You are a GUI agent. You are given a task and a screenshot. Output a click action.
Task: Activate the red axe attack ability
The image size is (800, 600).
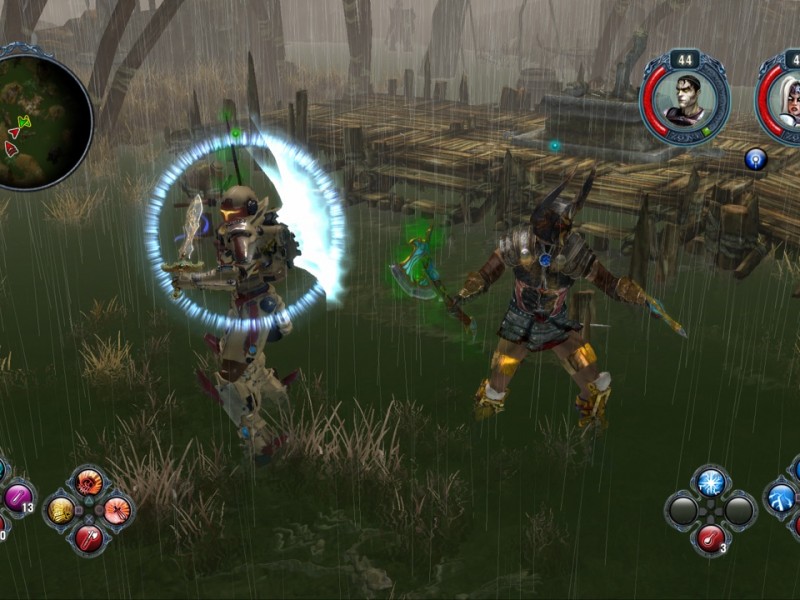pyautogui.click(x=89, y=538)
